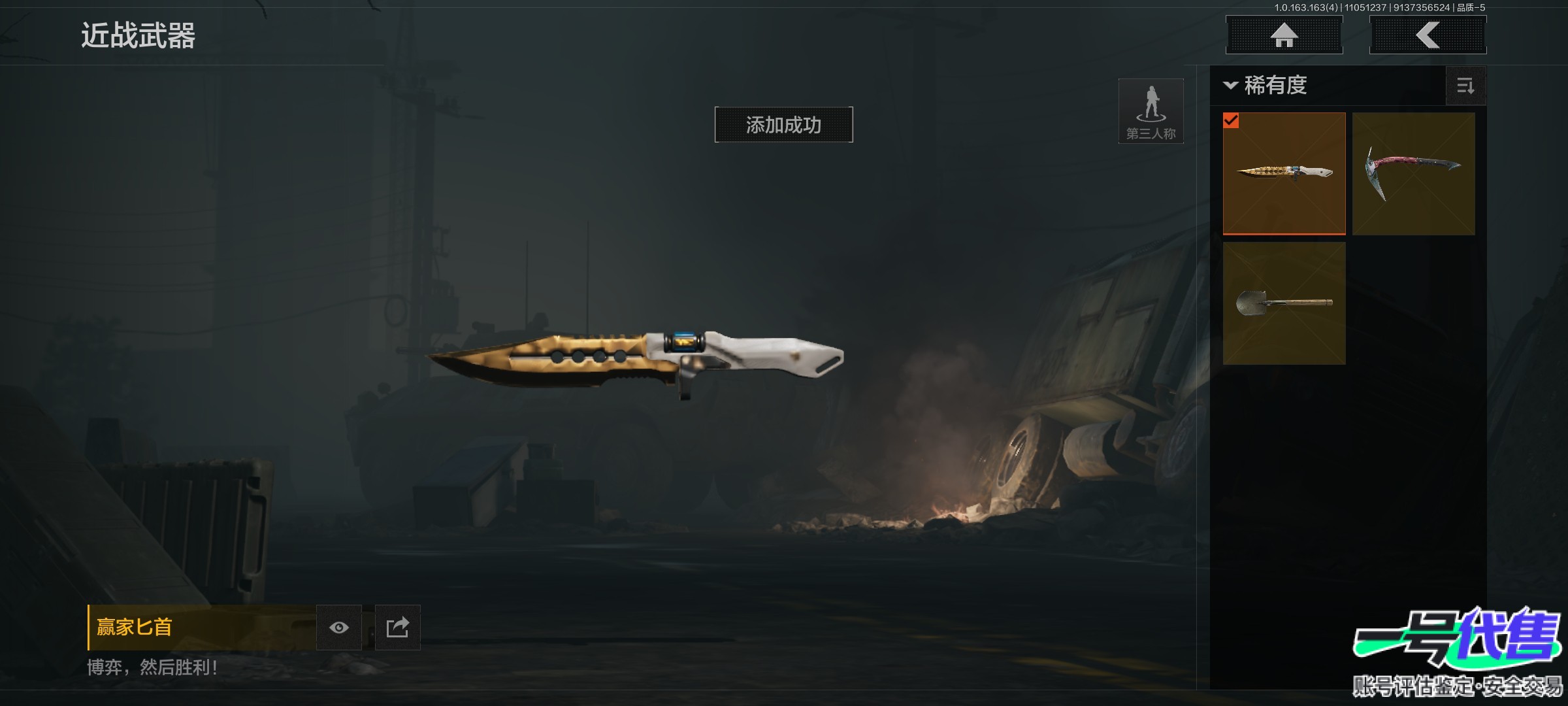This screenshot has height=706, width=1568.
Task: Return to the home screen
Action: [1284, 35]
